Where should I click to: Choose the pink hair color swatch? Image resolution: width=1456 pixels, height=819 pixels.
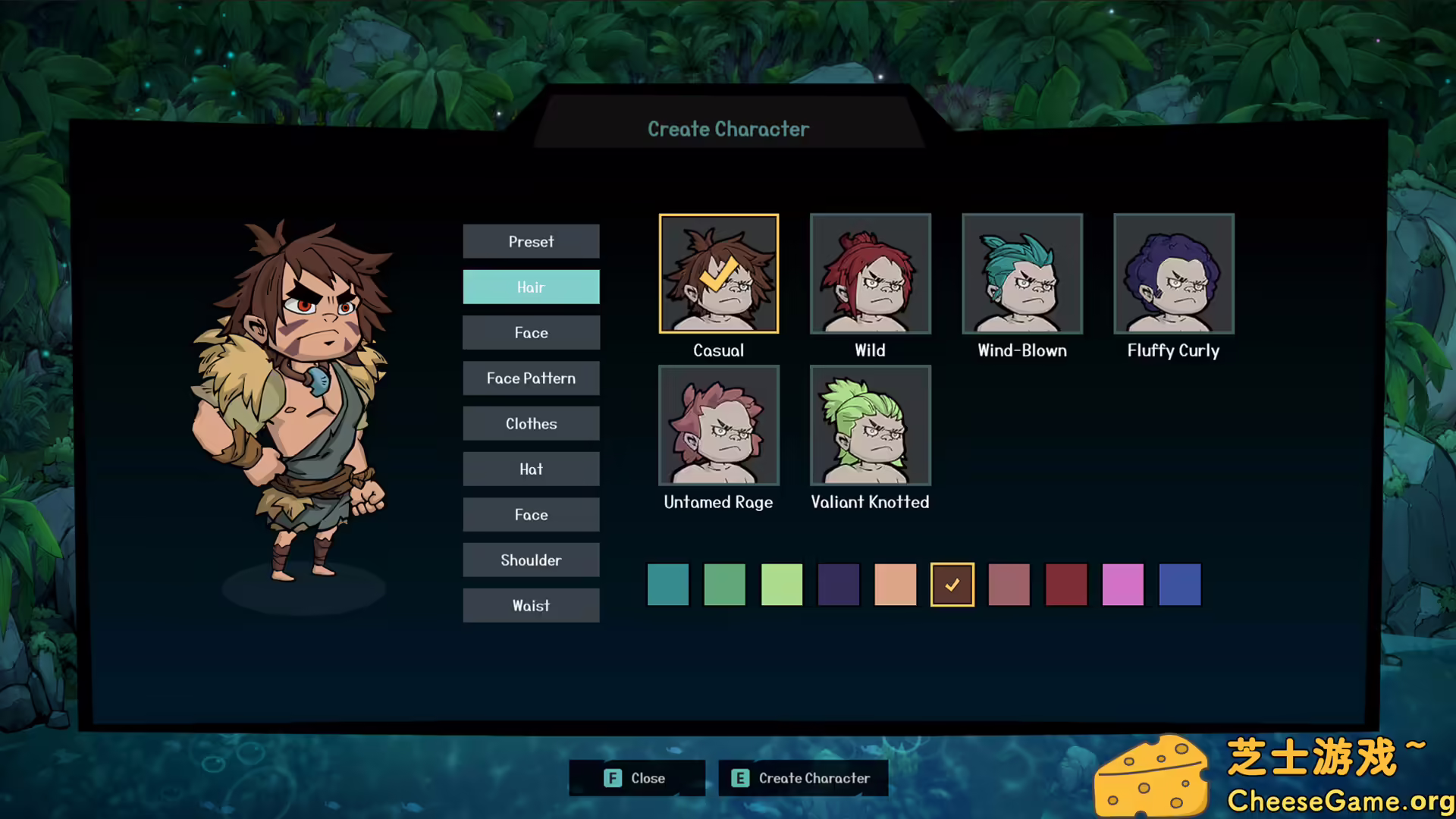point(1122,585)
